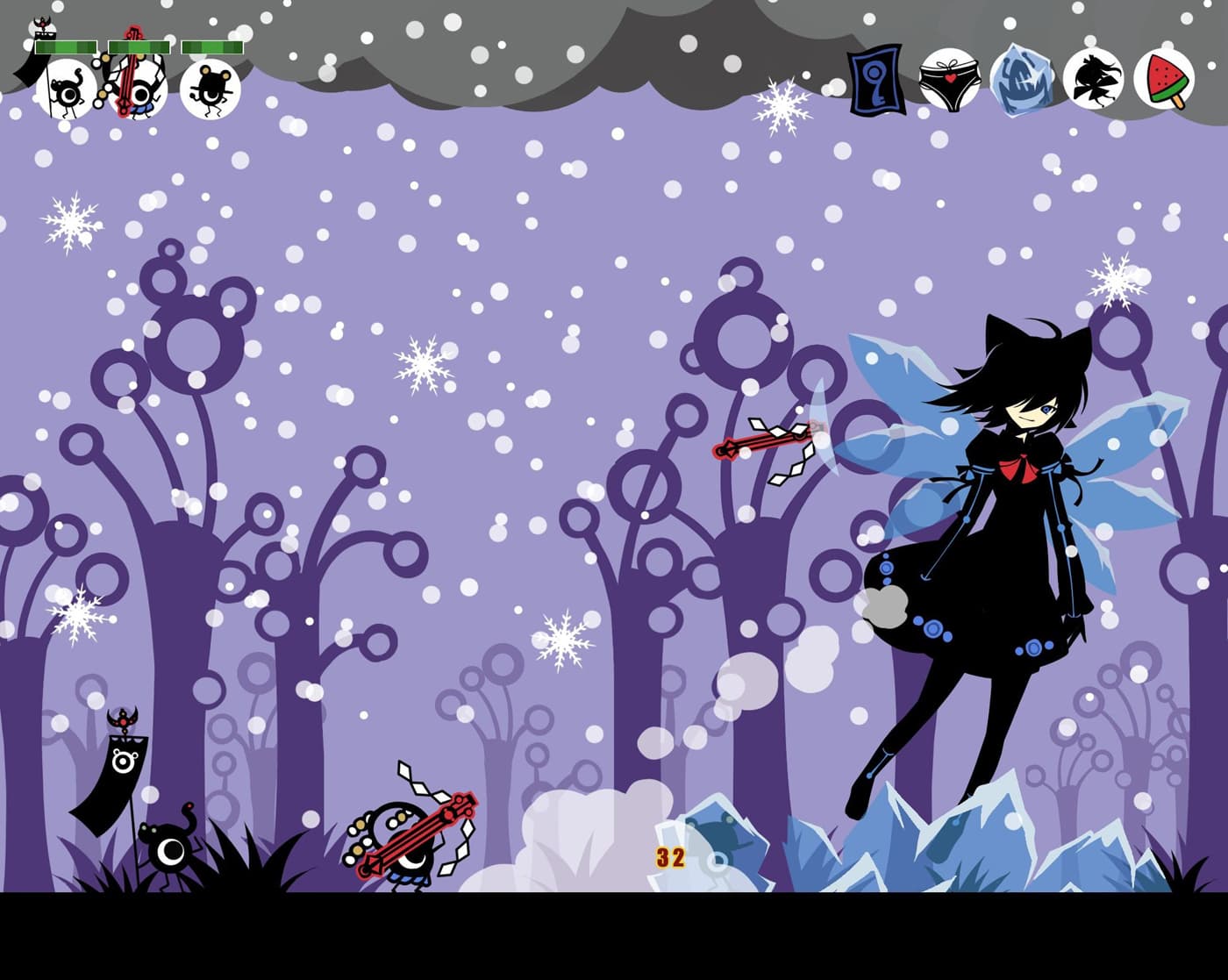The height and width of the screenshot is (980, 1228).
Task: Select the blue key card item
Action: pyautogui.click(x=874, y=81)
